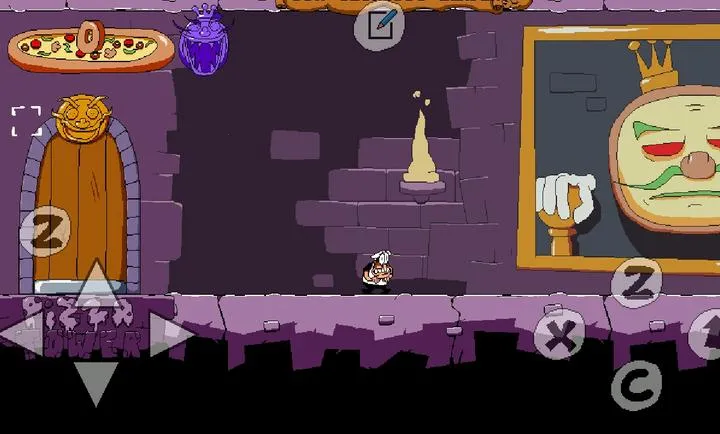720x434 pixels.
Task: Tap the partly cut-off up-arrow round button
Action: point(706,334)
